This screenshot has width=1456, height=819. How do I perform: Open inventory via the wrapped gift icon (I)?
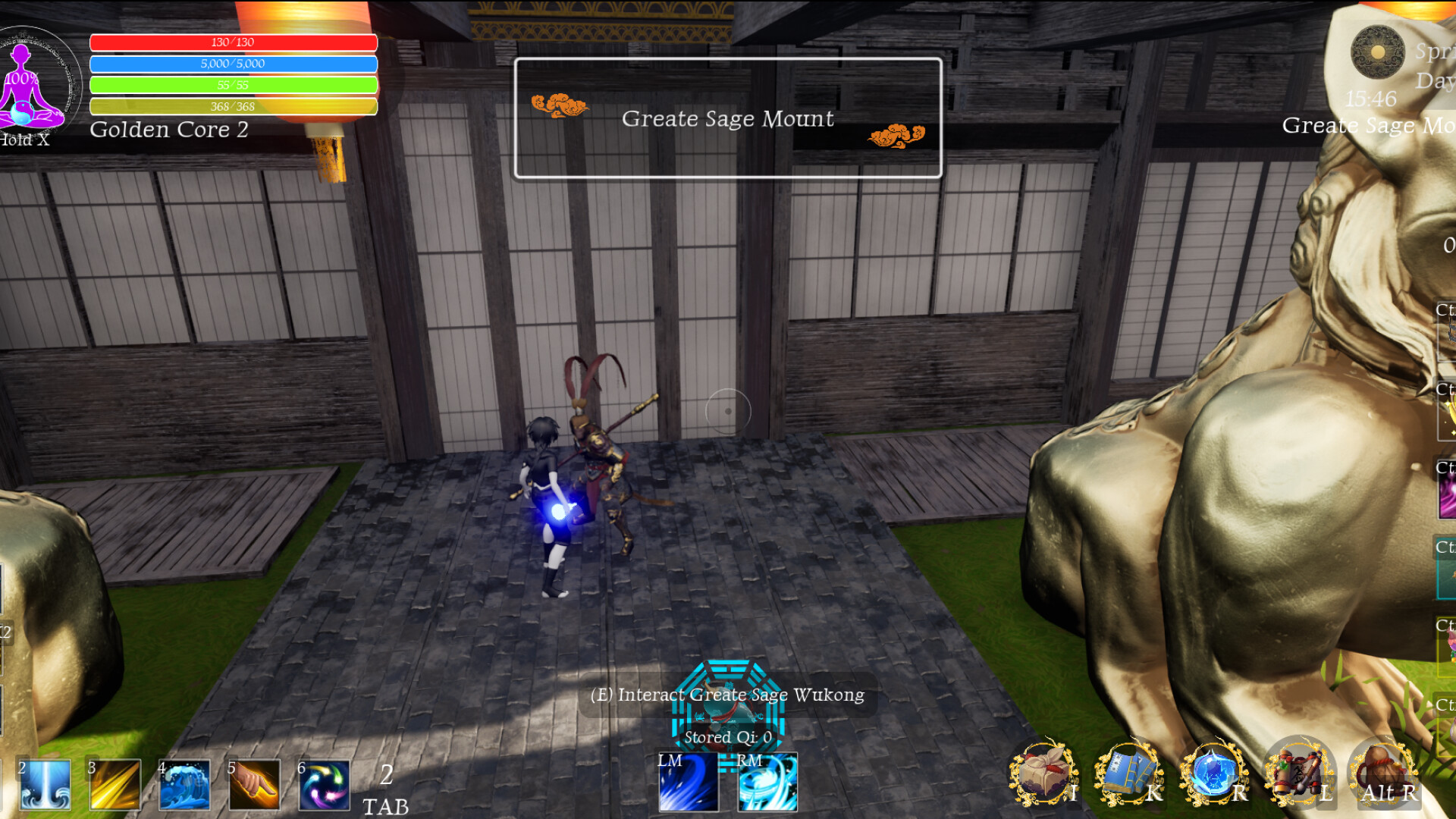pos(1044,773)
